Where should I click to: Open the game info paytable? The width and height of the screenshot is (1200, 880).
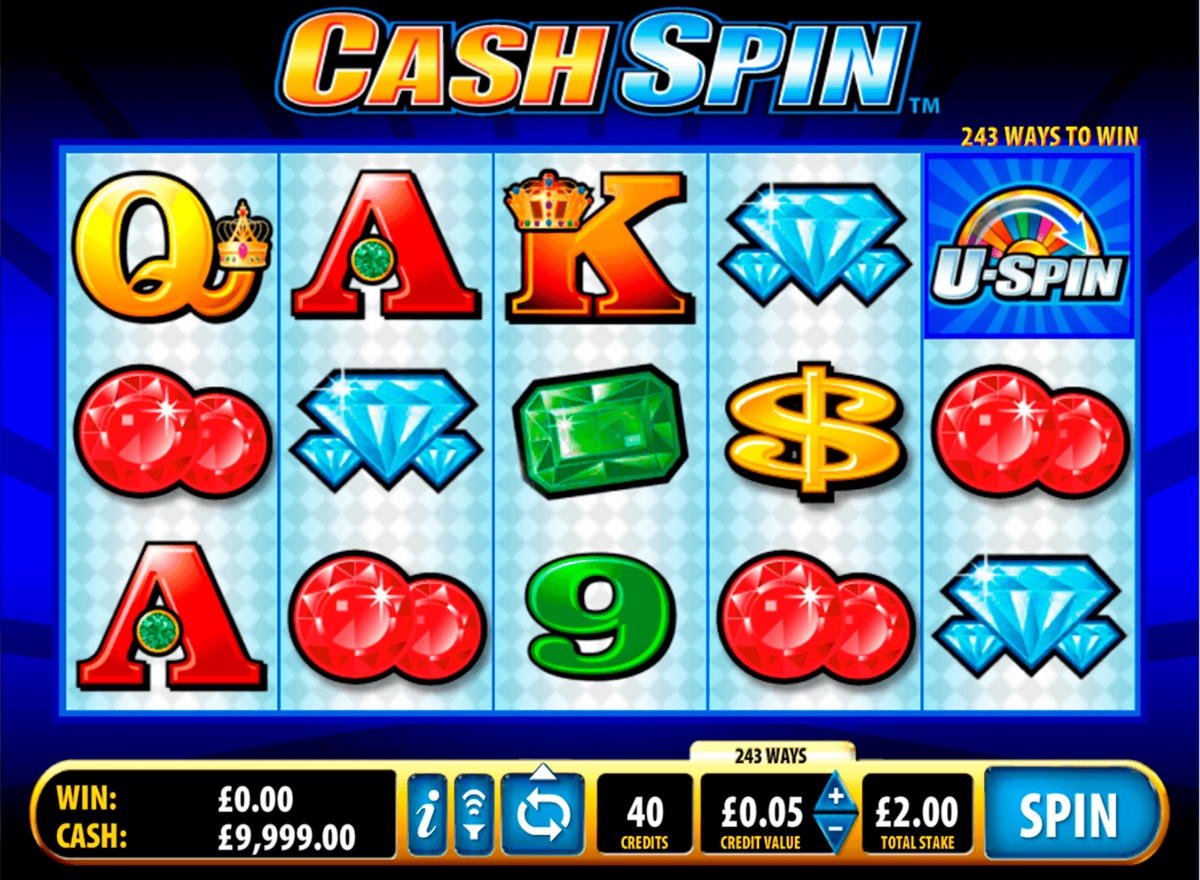click(428, 815)
